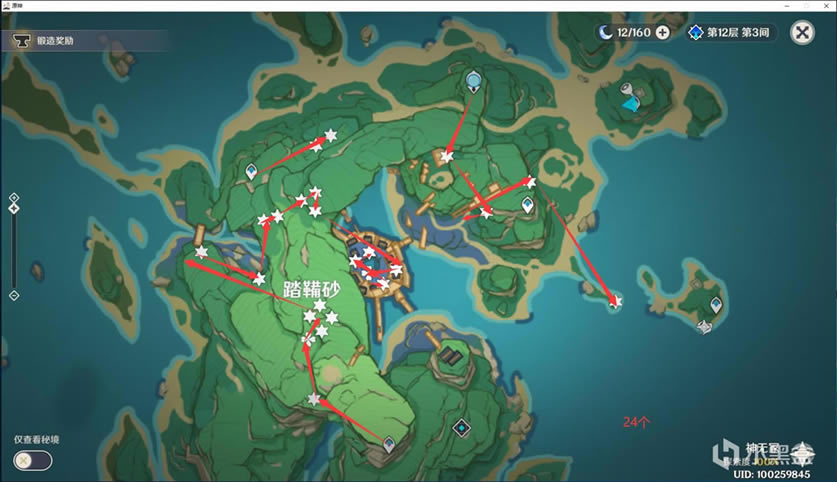Open the Spiral Abyss 第12层 第3间 indicator
The image size is (837, 482).
[731, 33]
